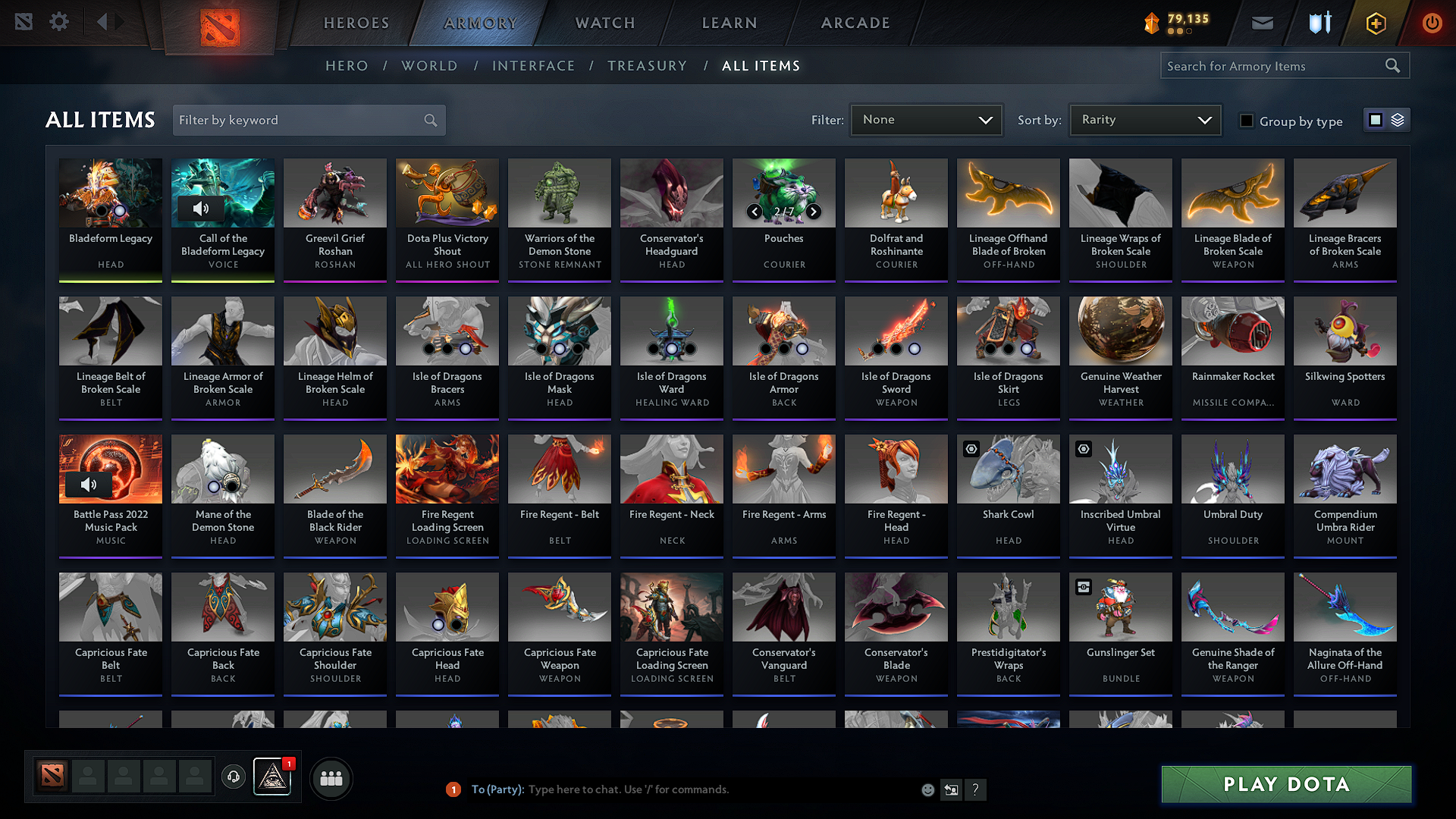Image resolution: width=1456 pixels, height=819 pixels.
Task: Open the Filter dropdown set to None
Action: point(926,119)
